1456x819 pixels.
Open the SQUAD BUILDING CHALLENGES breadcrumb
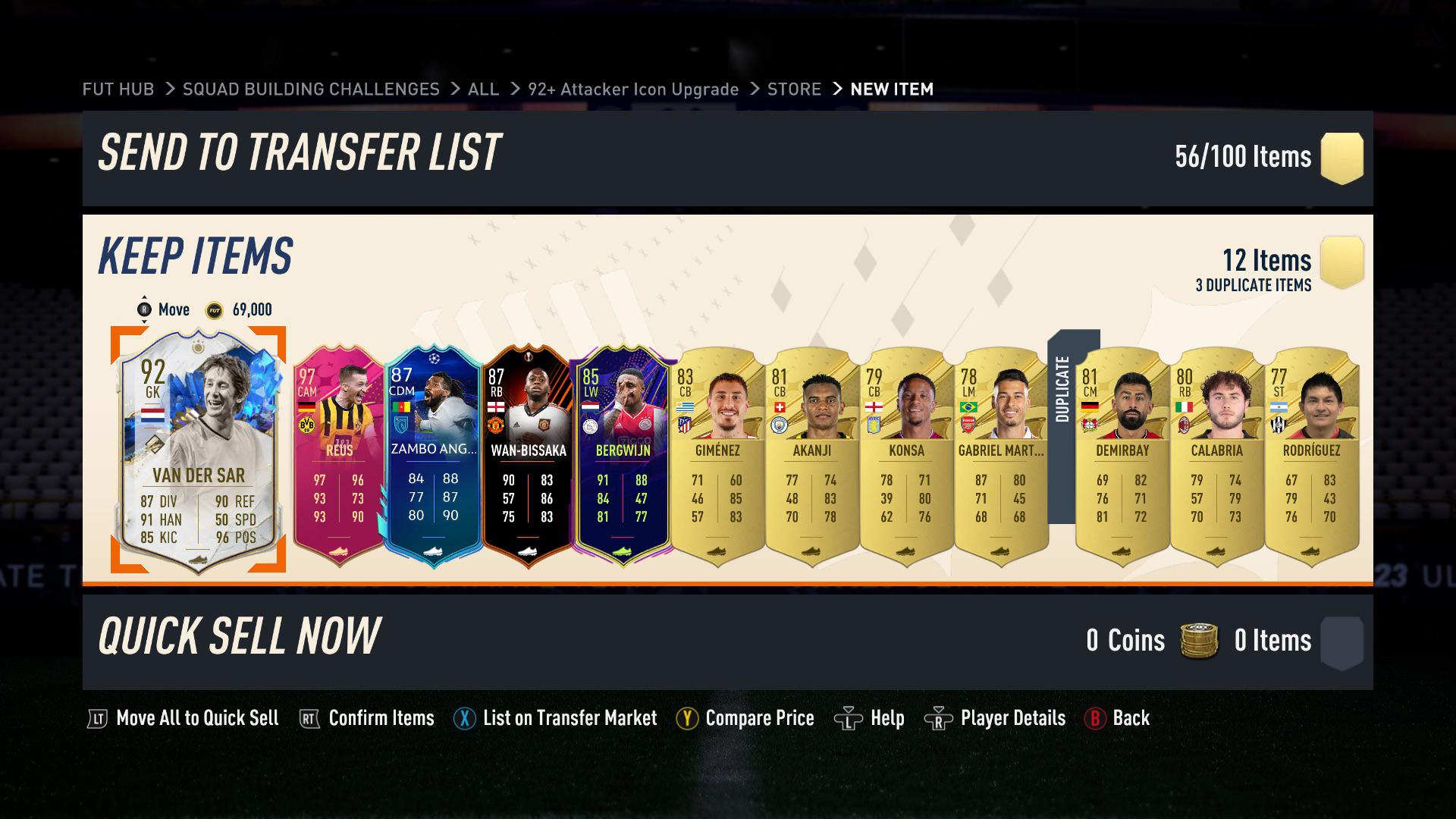tap(310, 89)
